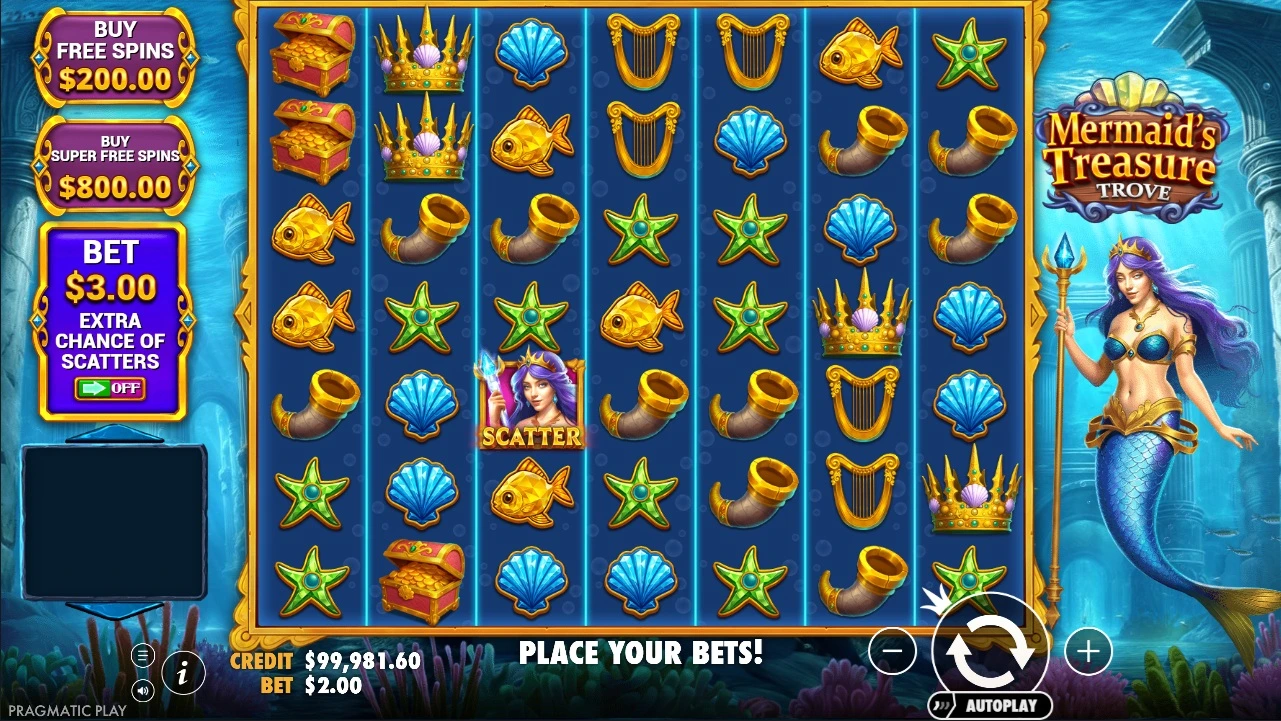Viewport: 1281px width, 721px height.
Task: Open the game info page
Action: tap(183, 672)
